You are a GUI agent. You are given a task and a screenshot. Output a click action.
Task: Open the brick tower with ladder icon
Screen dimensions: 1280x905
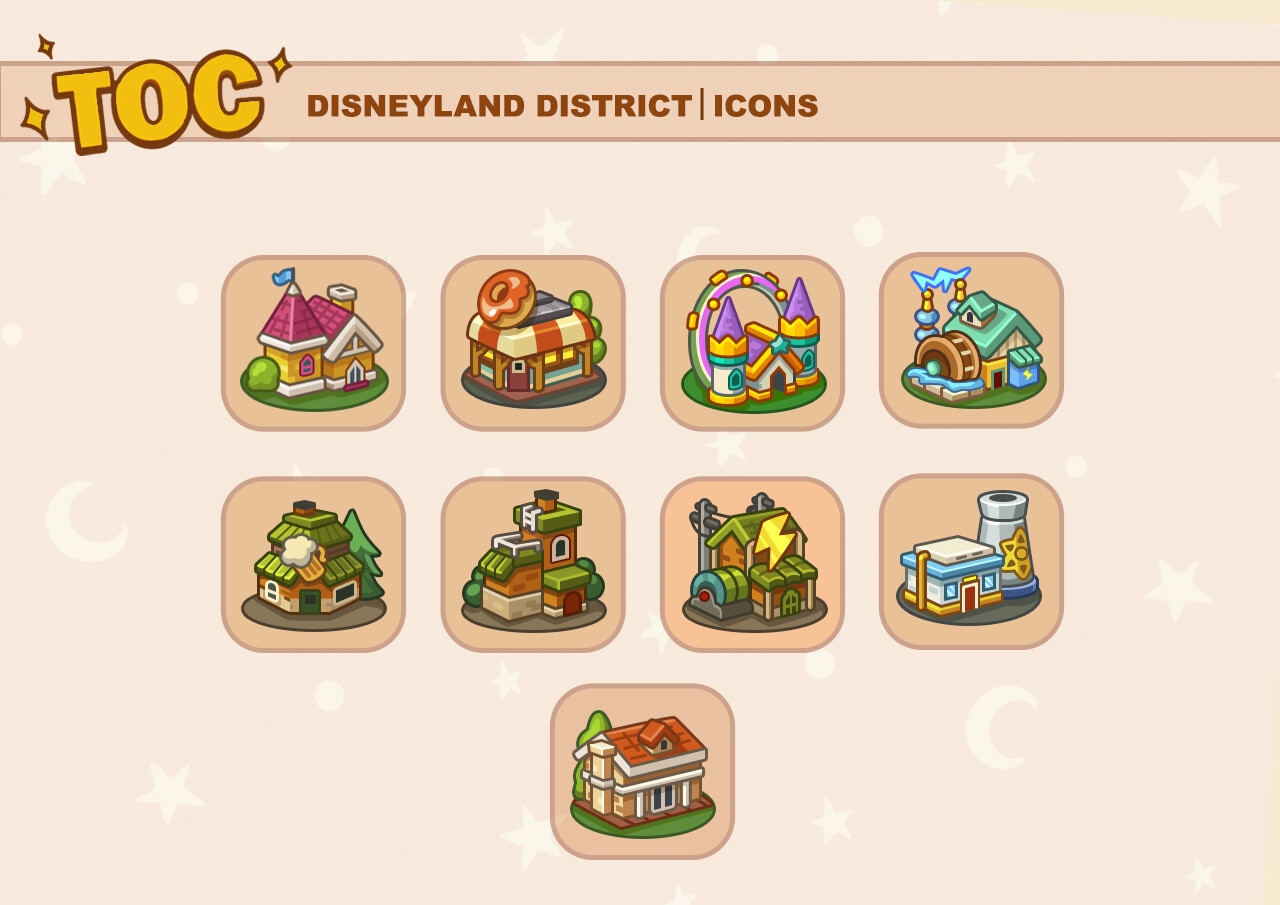(x=533, y=564)
